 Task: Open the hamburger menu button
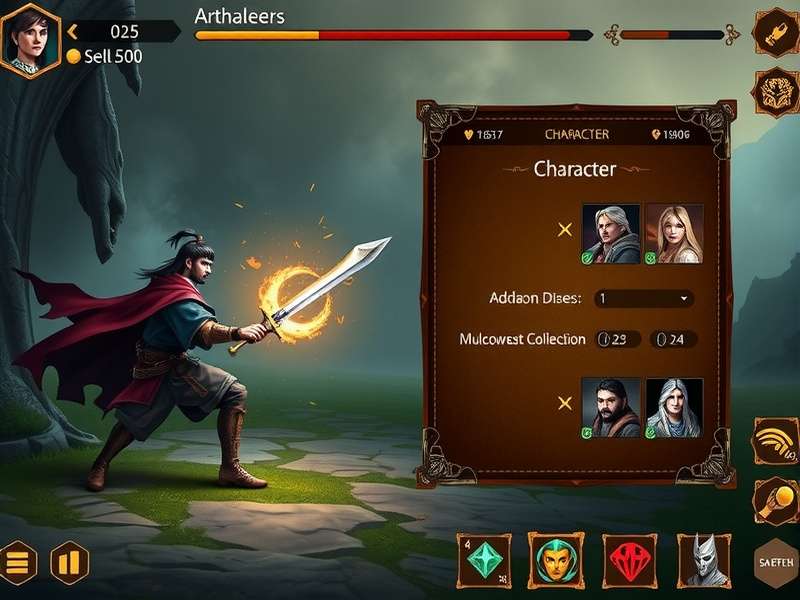pos(18,562)
